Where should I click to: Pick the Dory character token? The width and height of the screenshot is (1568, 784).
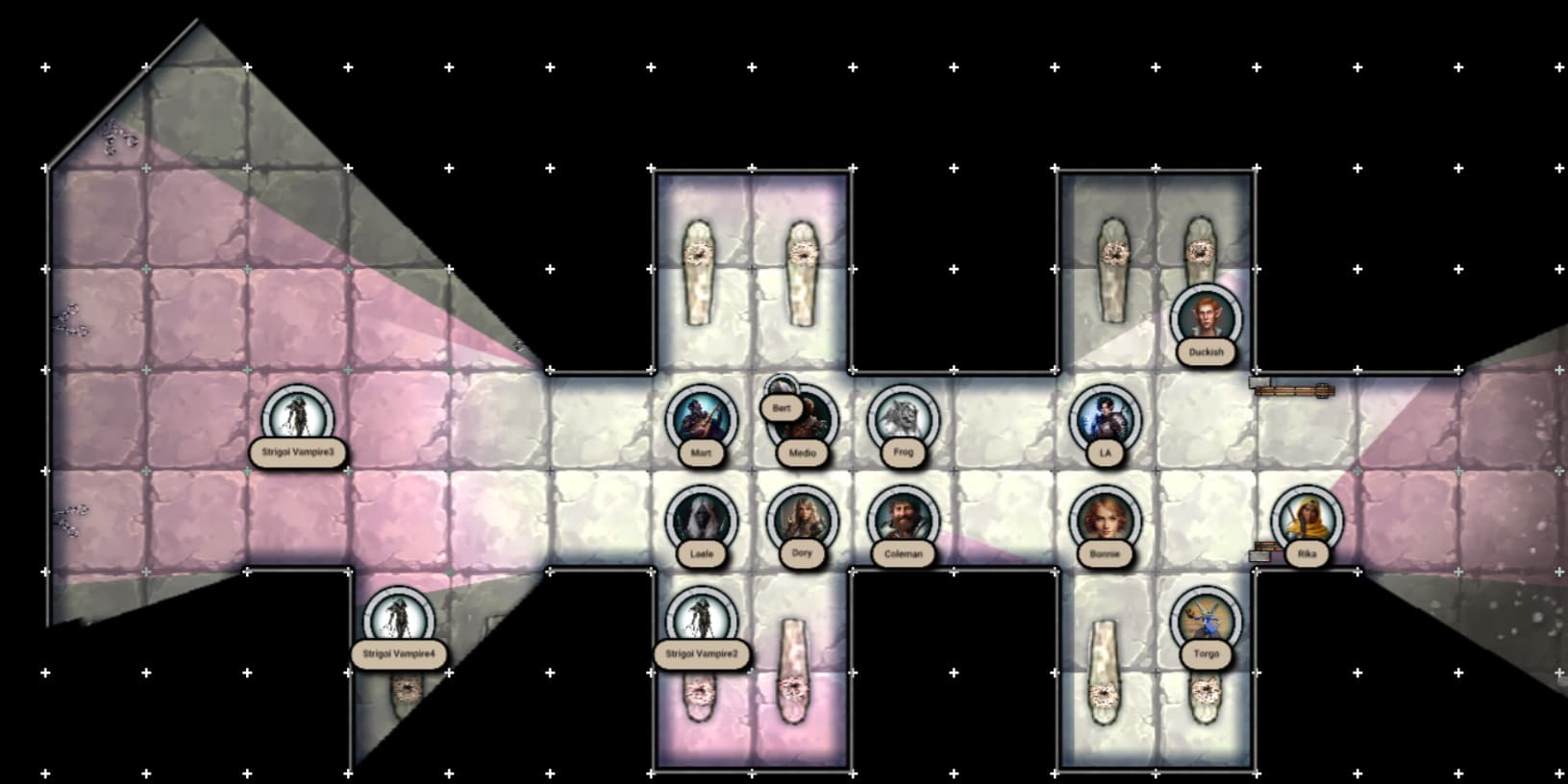802,520
